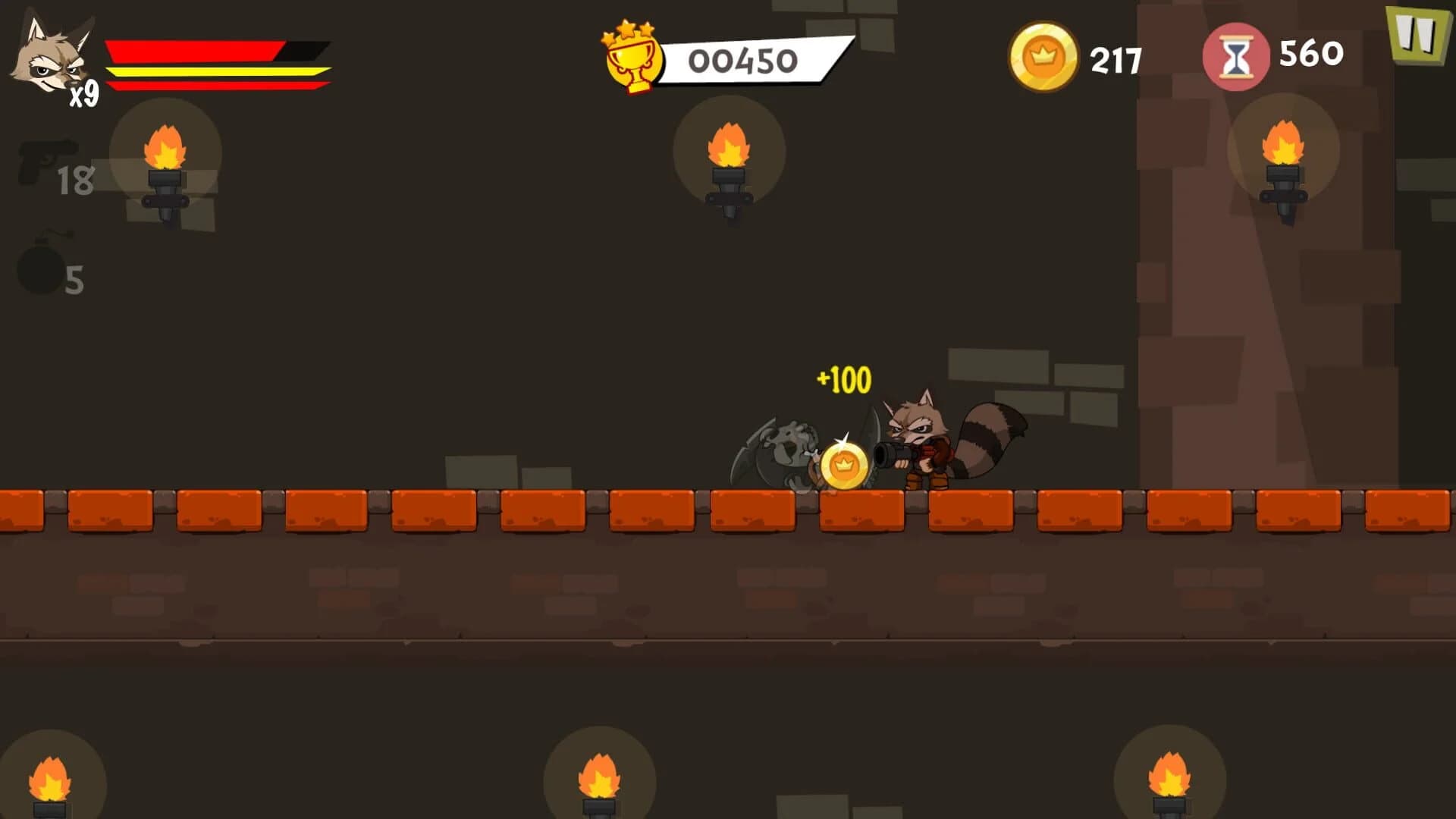
Task: Click the timer value 560
Action: [1312, 54]
